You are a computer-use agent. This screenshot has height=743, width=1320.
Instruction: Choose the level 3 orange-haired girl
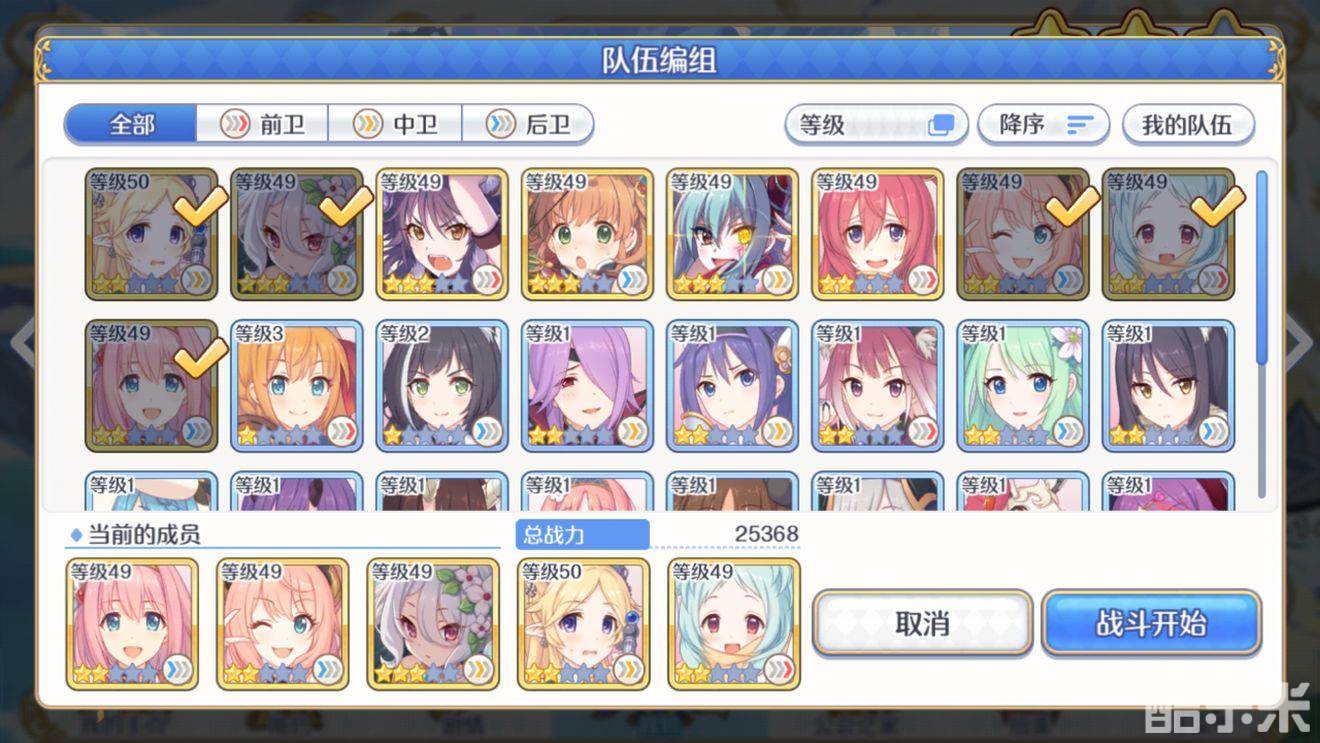click(x=296, y=385)
